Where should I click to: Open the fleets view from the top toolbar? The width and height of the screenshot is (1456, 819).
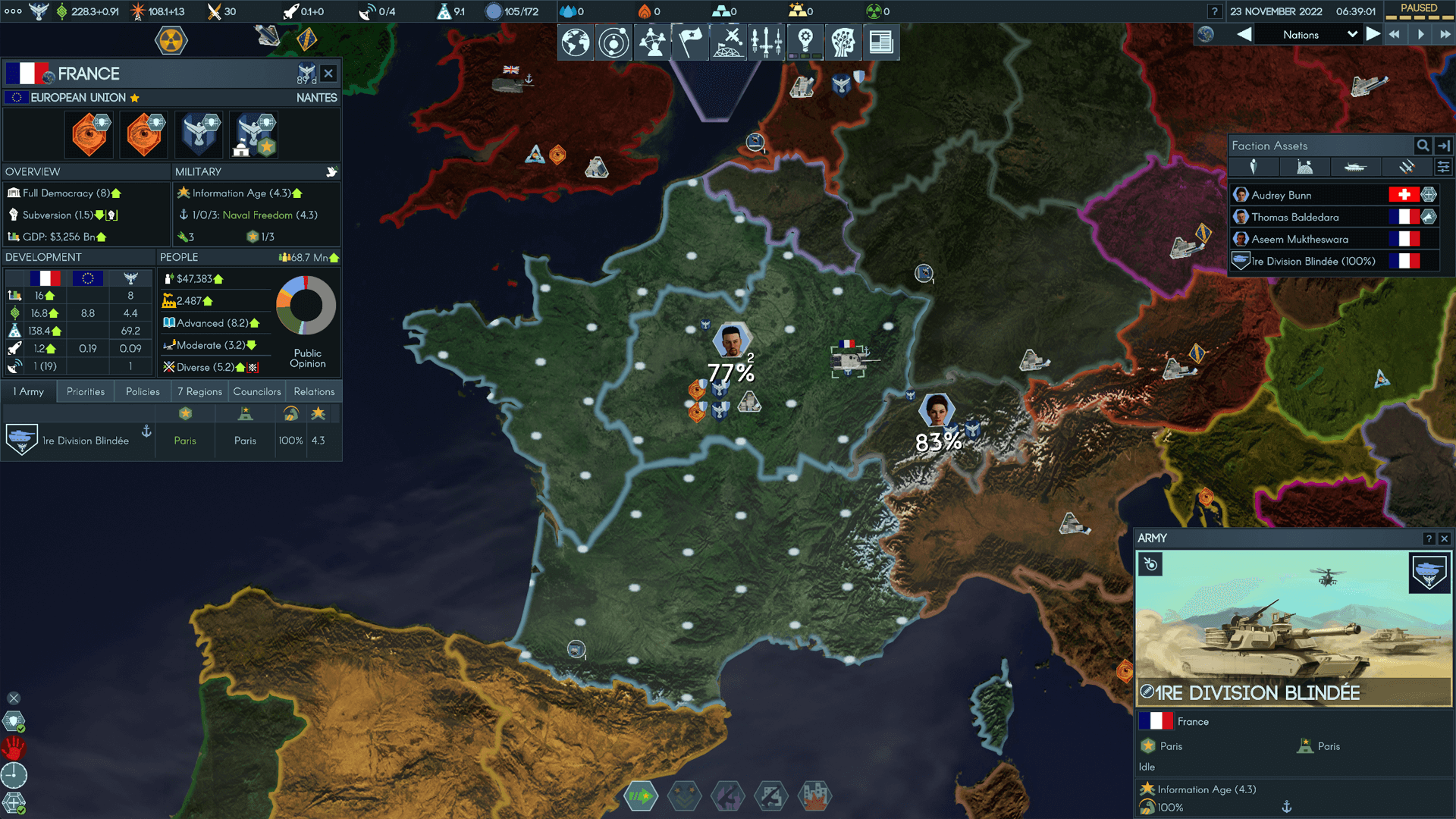766,42
